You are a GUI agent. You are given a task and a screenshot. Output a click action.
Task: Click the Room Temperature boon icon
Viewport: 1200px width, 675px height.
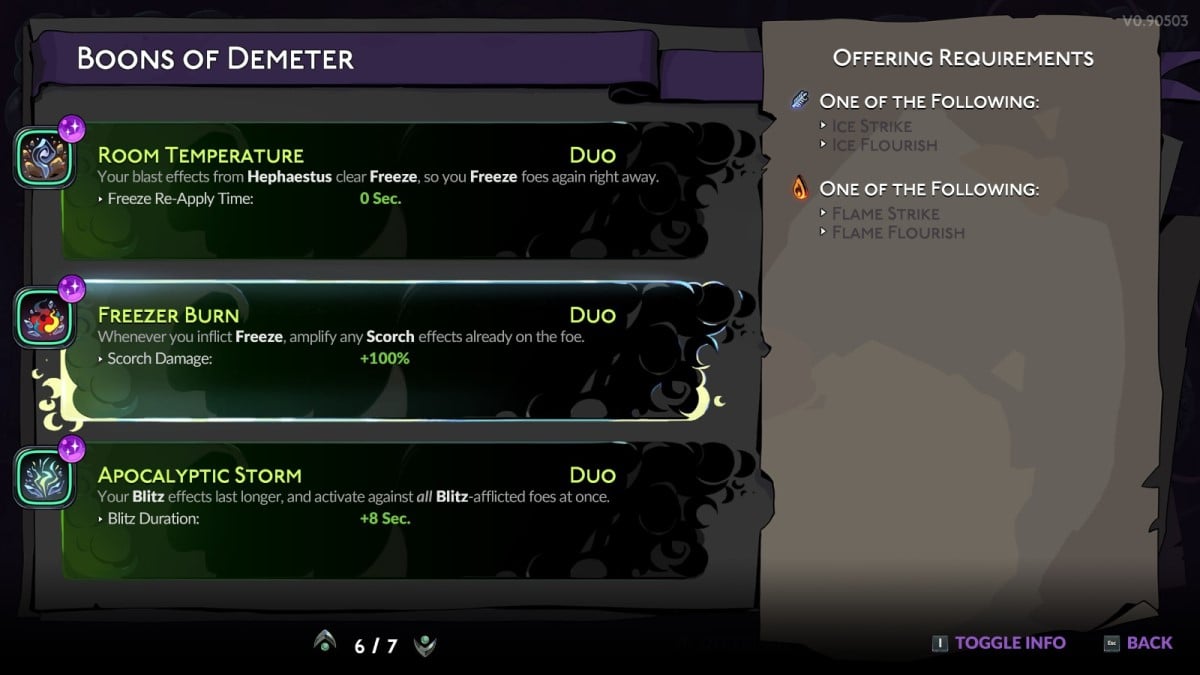tap(43, 157)
